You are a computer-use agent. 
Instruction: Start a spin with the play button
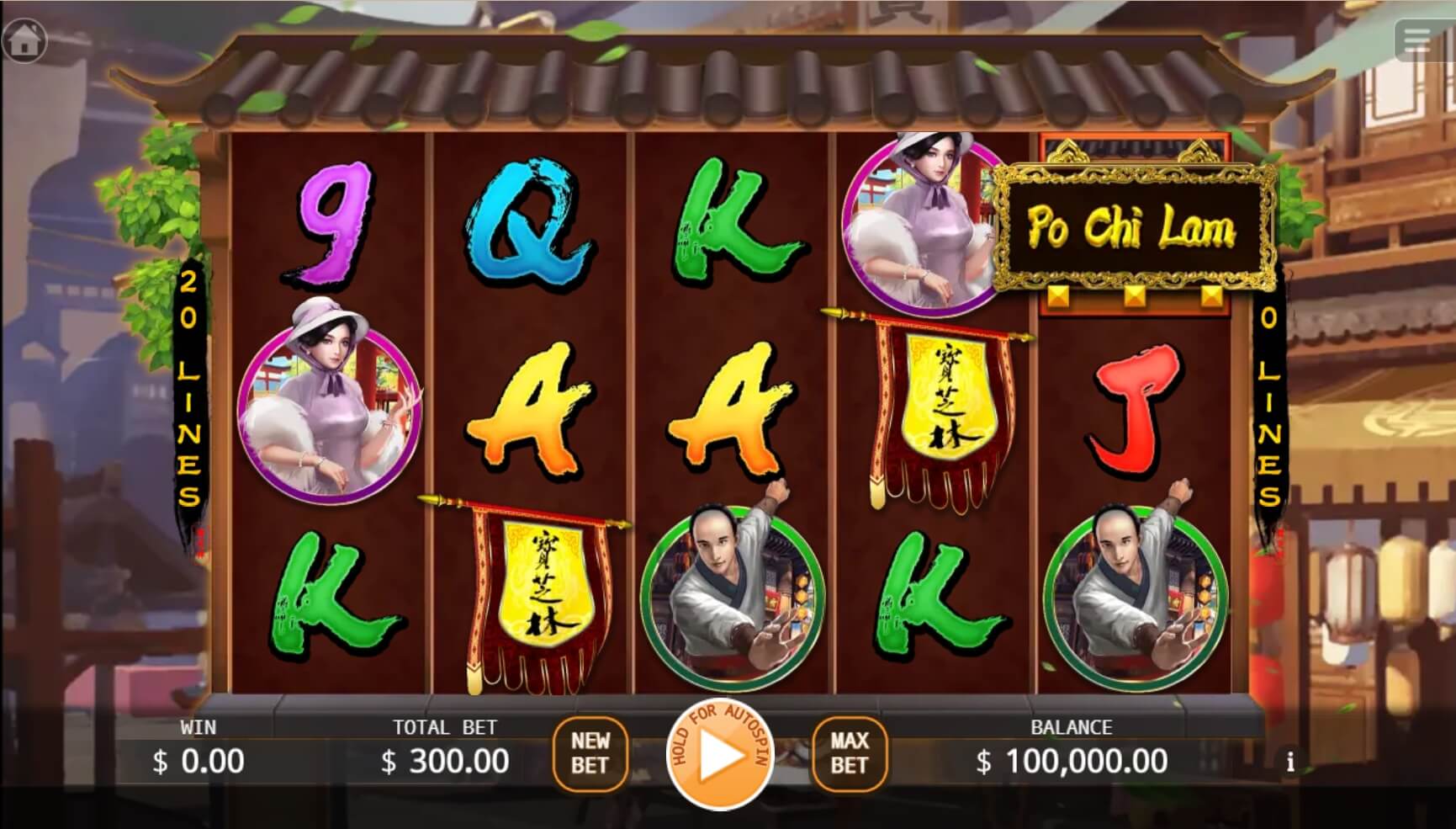719,756
